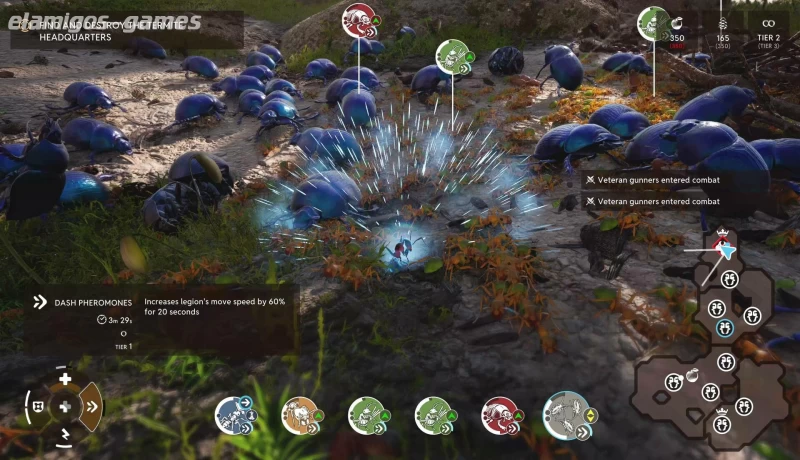Select the enemy headquarters marker on the minimap
The height and width of the screenshot is (460, 800).
pos(718,241)
